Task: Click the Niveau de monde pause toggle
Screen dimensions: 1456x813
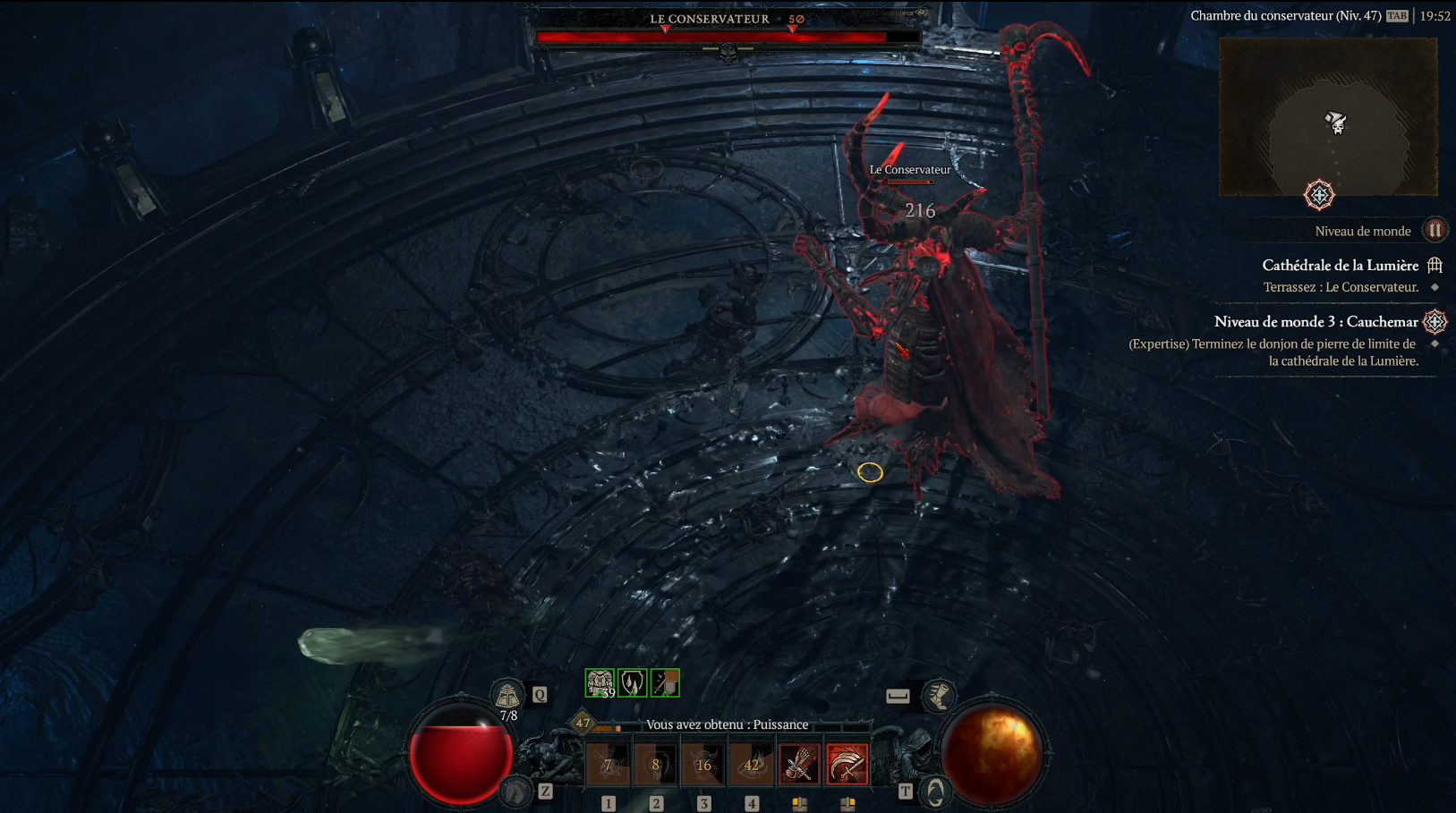Action: (1435, 232)
